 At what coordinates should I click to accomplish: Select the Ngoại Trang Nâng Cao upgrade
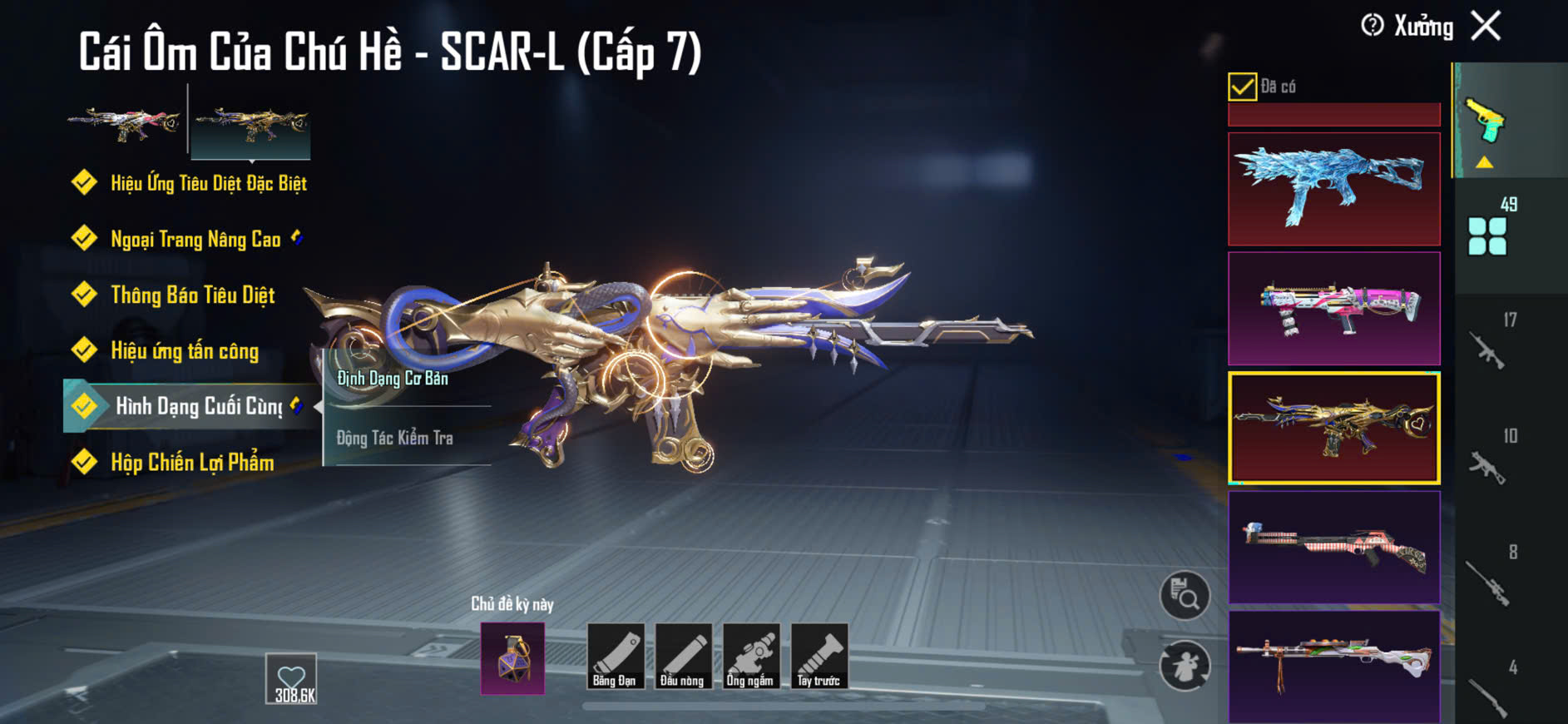[x=195, y=240]
